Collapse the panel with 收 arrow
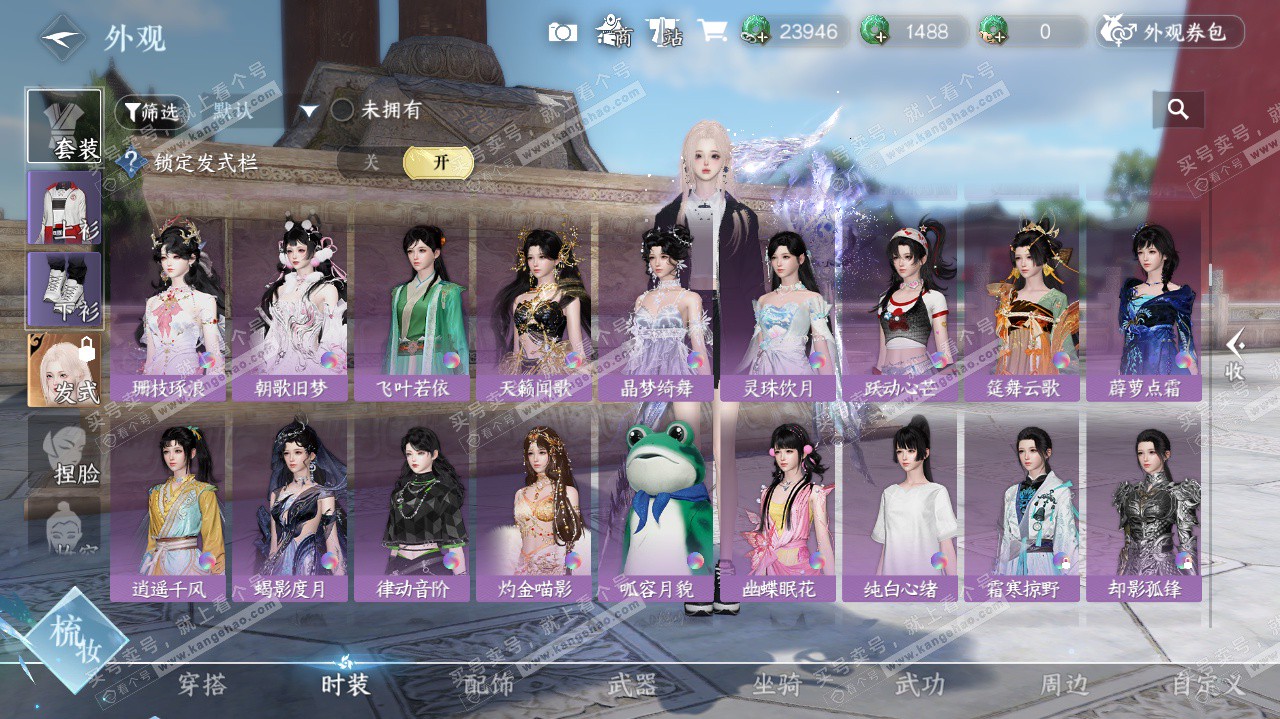 click(x=1235, y=355)
